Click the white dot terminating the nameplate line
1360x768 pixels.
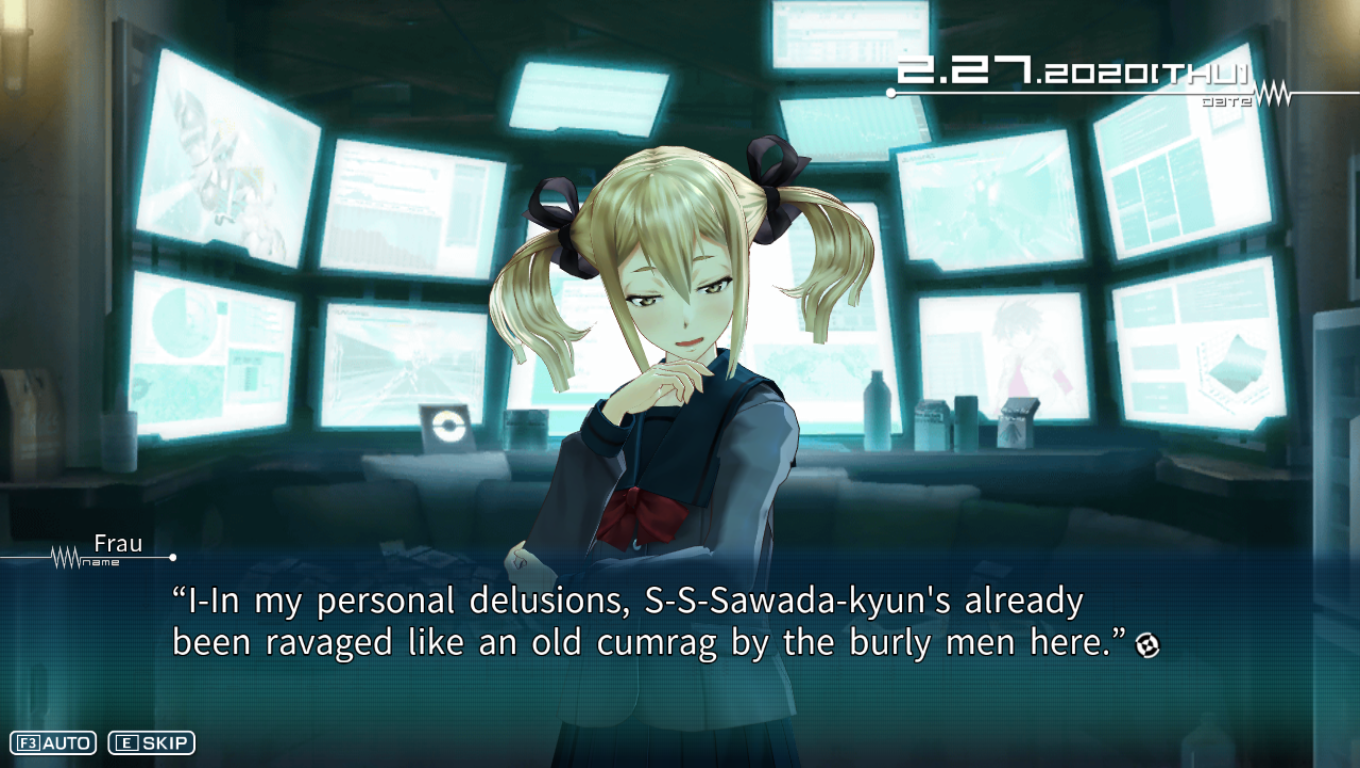(172, 556)
